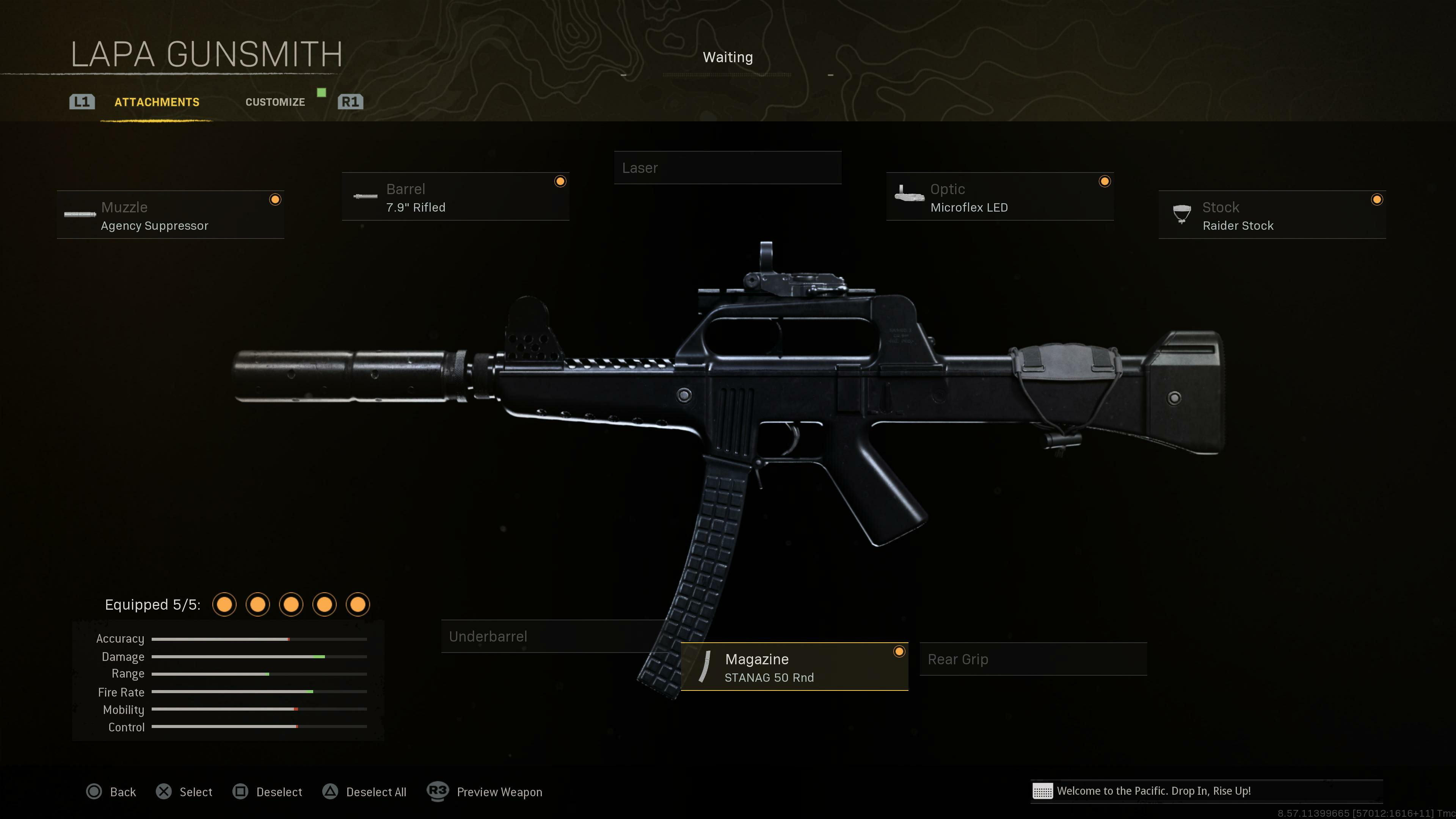Open the Welcome to the Pacific message
1456x819 pixels.
click(x=1153, y=791)
